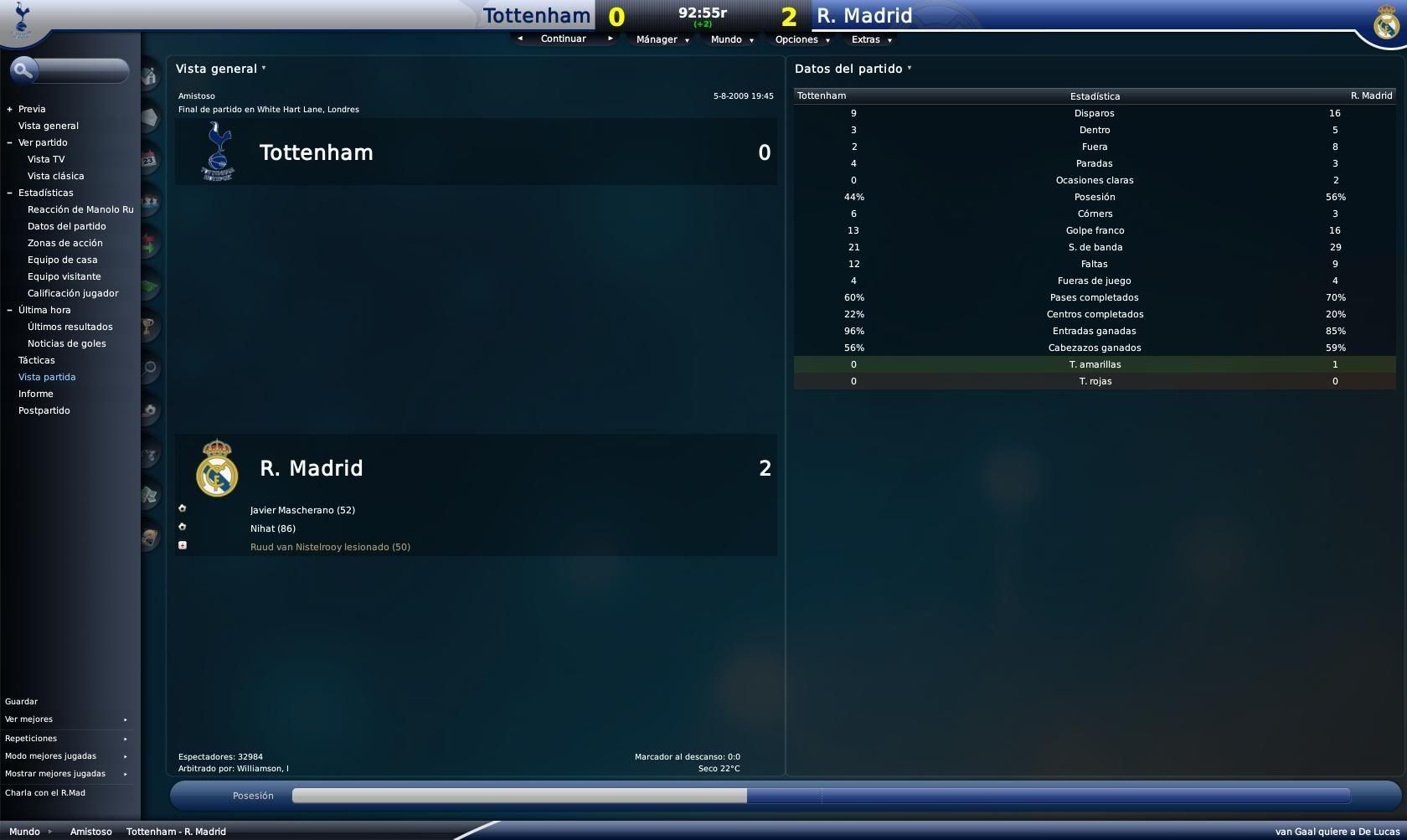This screenshot has height=840, width=1407.
Task: Select goalscorer Javier Mascherano
Action: (x=302, y=510)
